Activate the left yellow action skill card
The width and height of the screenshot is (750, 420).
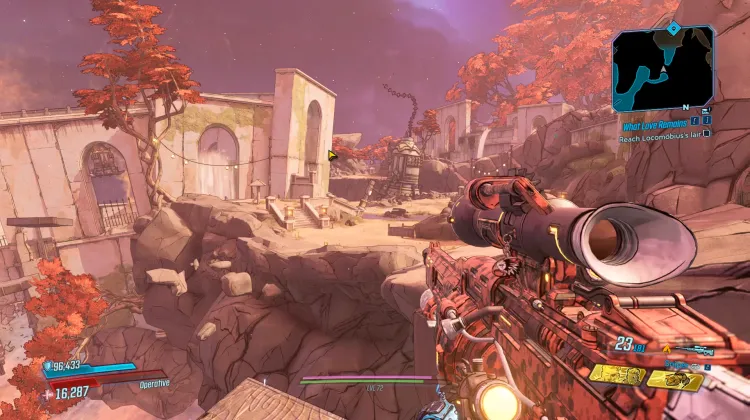point(616,375)
